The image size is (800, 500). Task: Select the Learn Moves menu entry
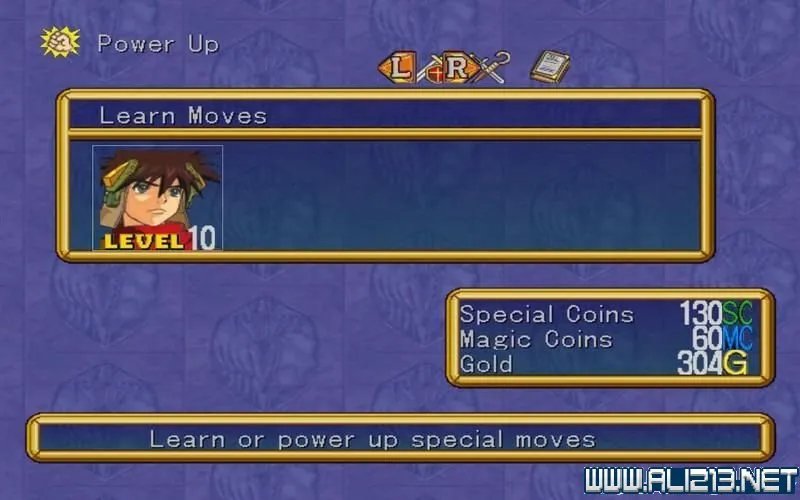coord(183,116)
